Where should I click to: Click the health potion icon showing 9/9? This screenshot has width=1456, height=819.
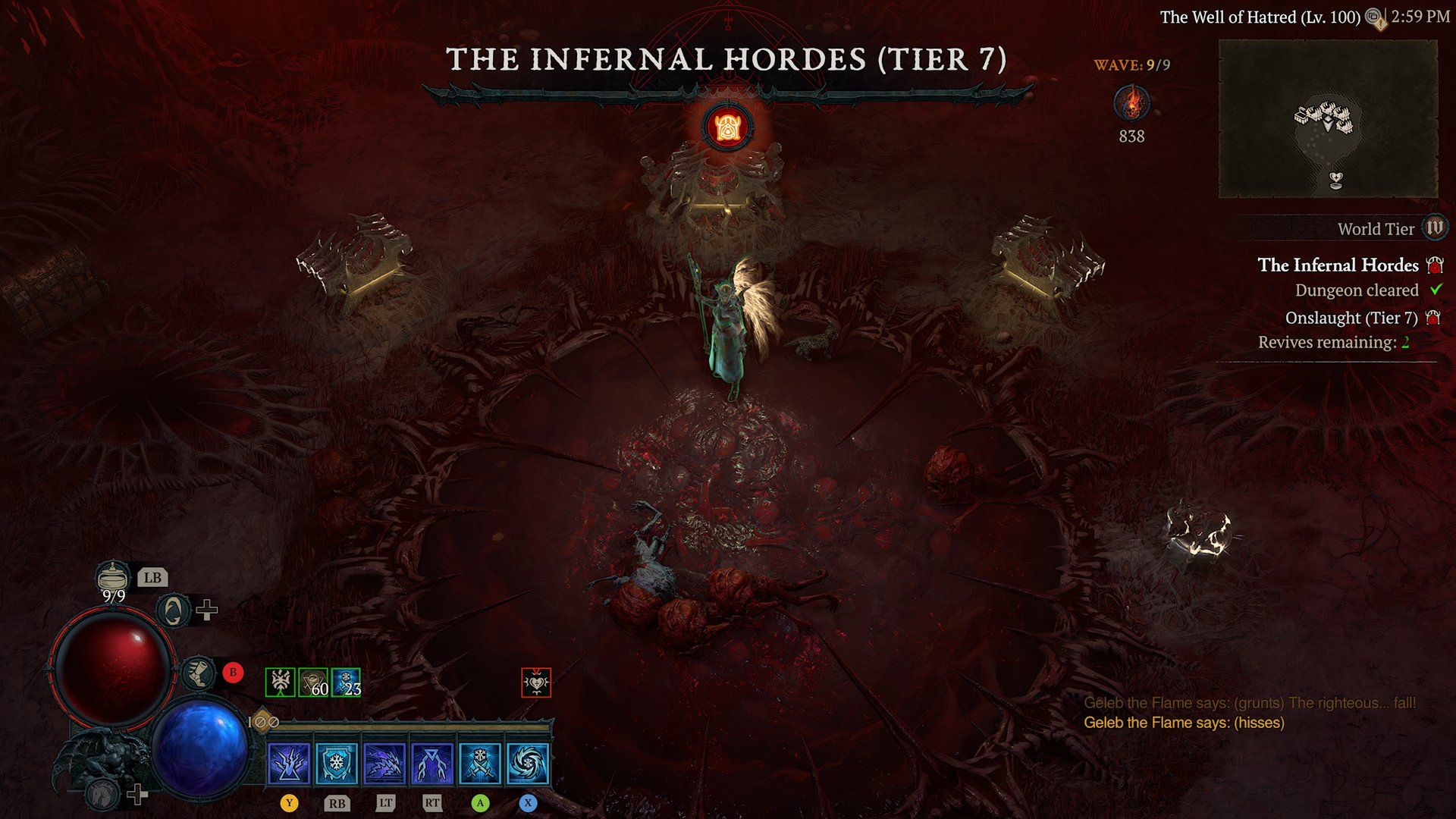(x=112, y=577)
